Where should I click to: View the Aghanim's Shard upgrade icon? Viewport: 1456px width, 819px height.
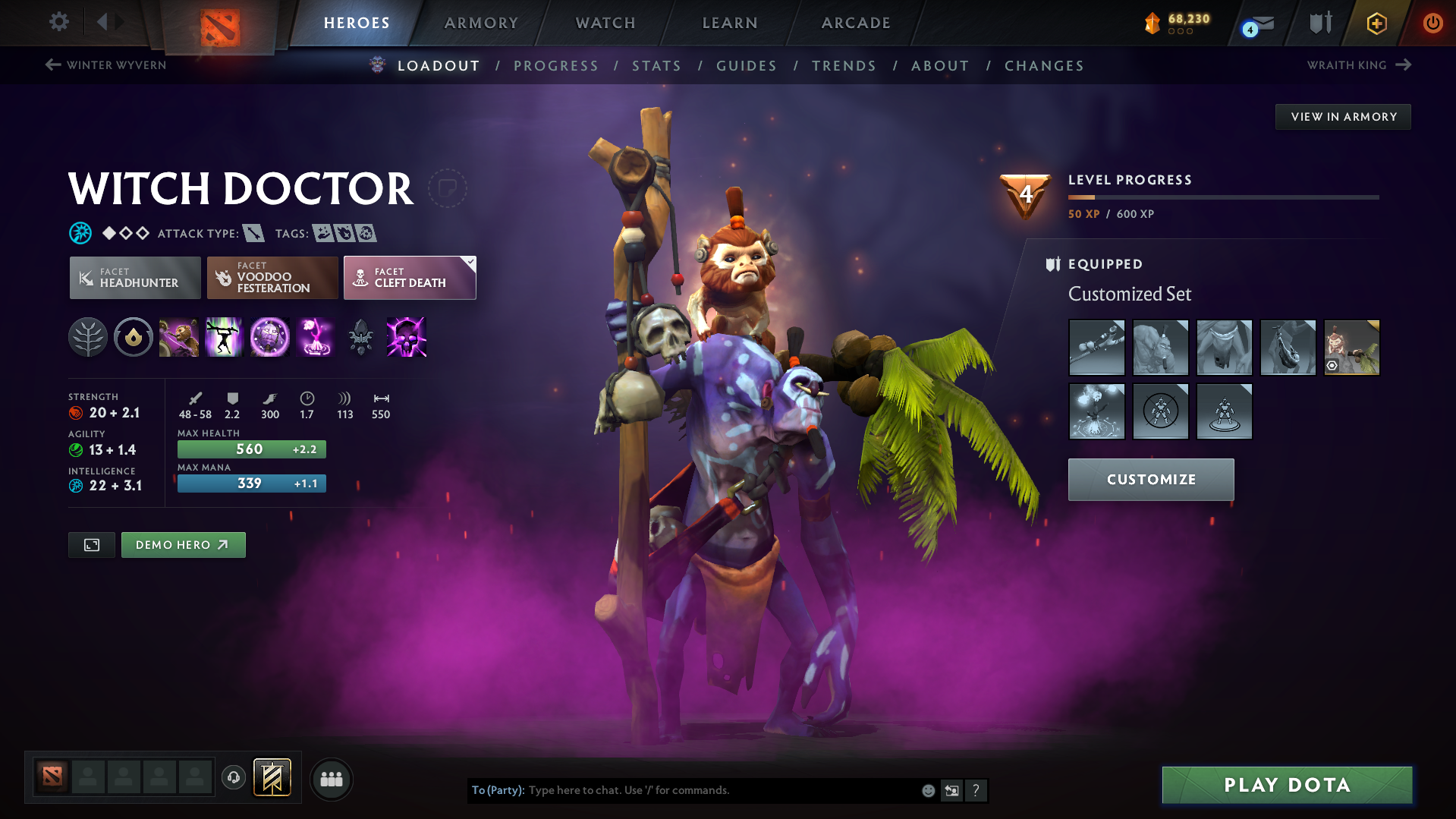pyautogui.click(x=362, y=338)
